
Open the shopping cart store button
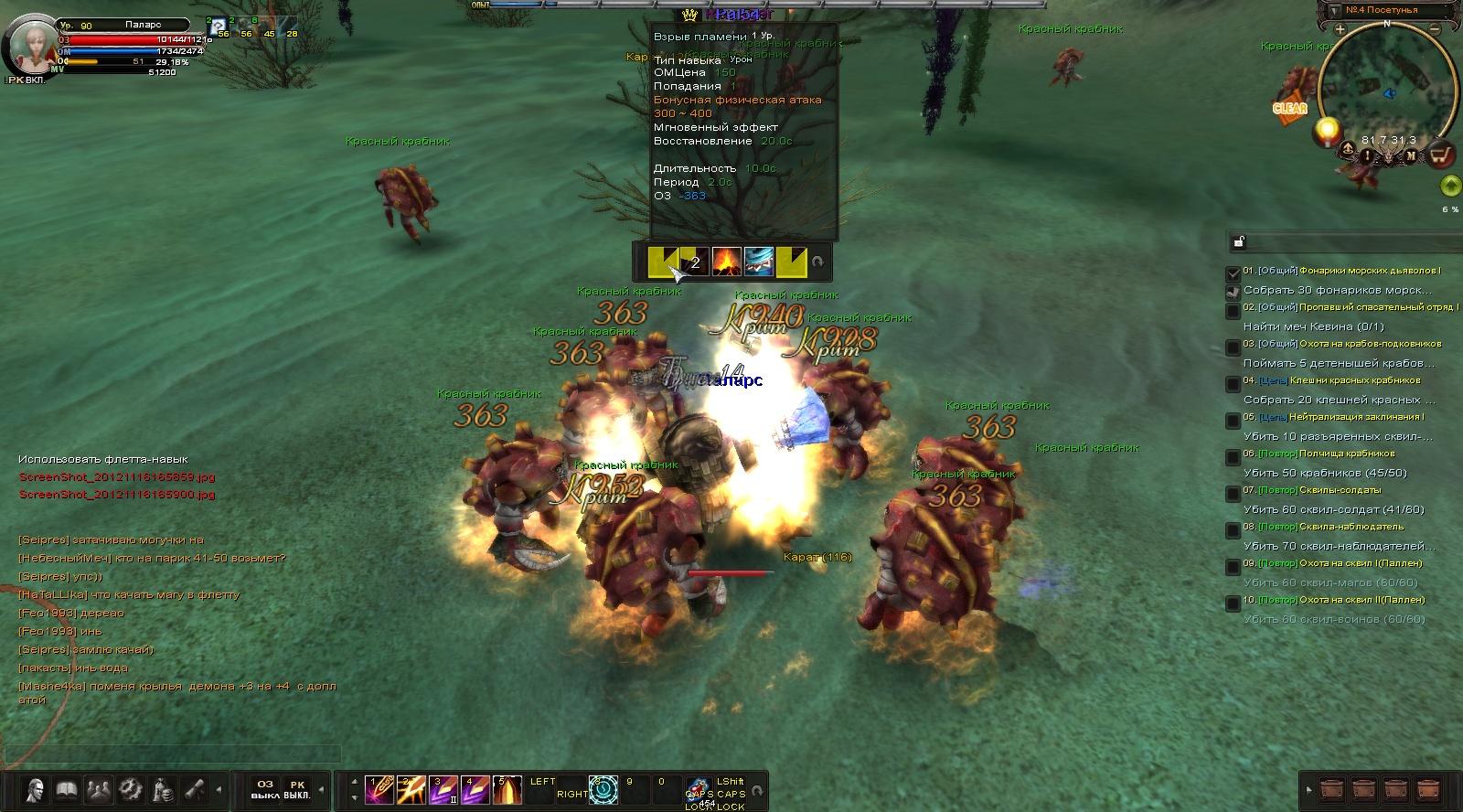[1442, 155]
